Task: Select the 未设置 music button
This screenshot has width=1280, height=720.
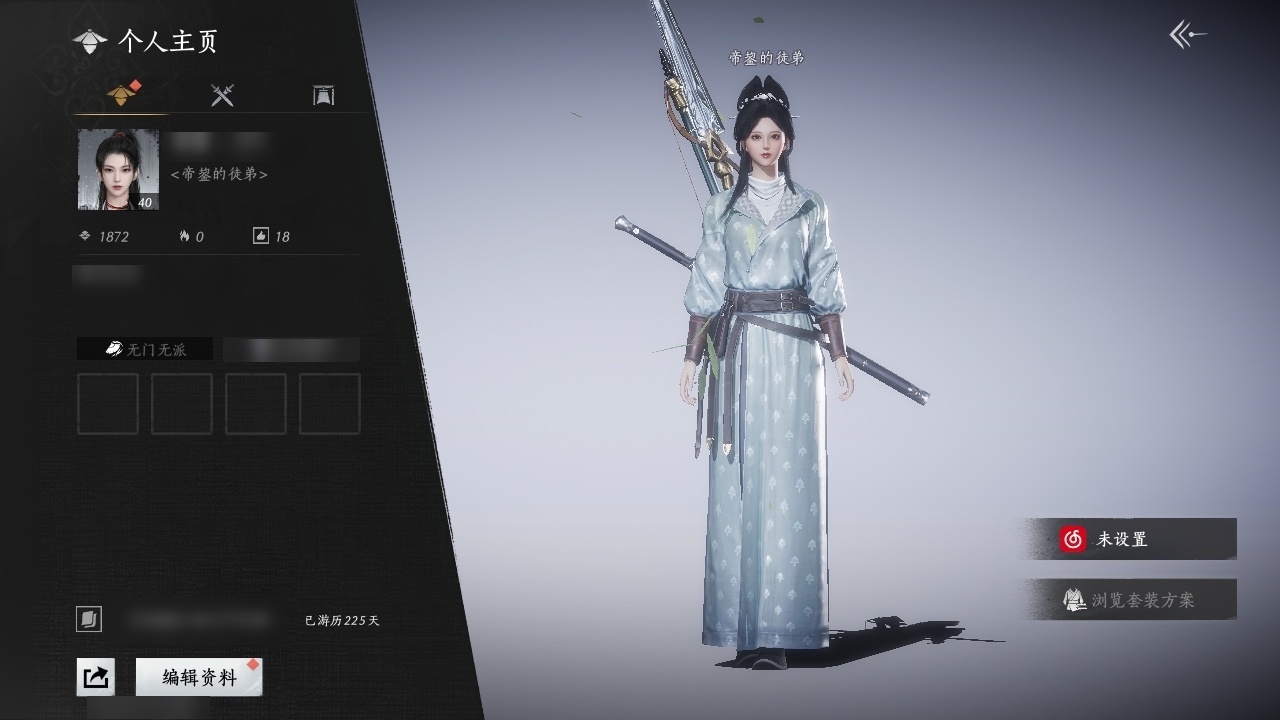Action: (1131, 539)
